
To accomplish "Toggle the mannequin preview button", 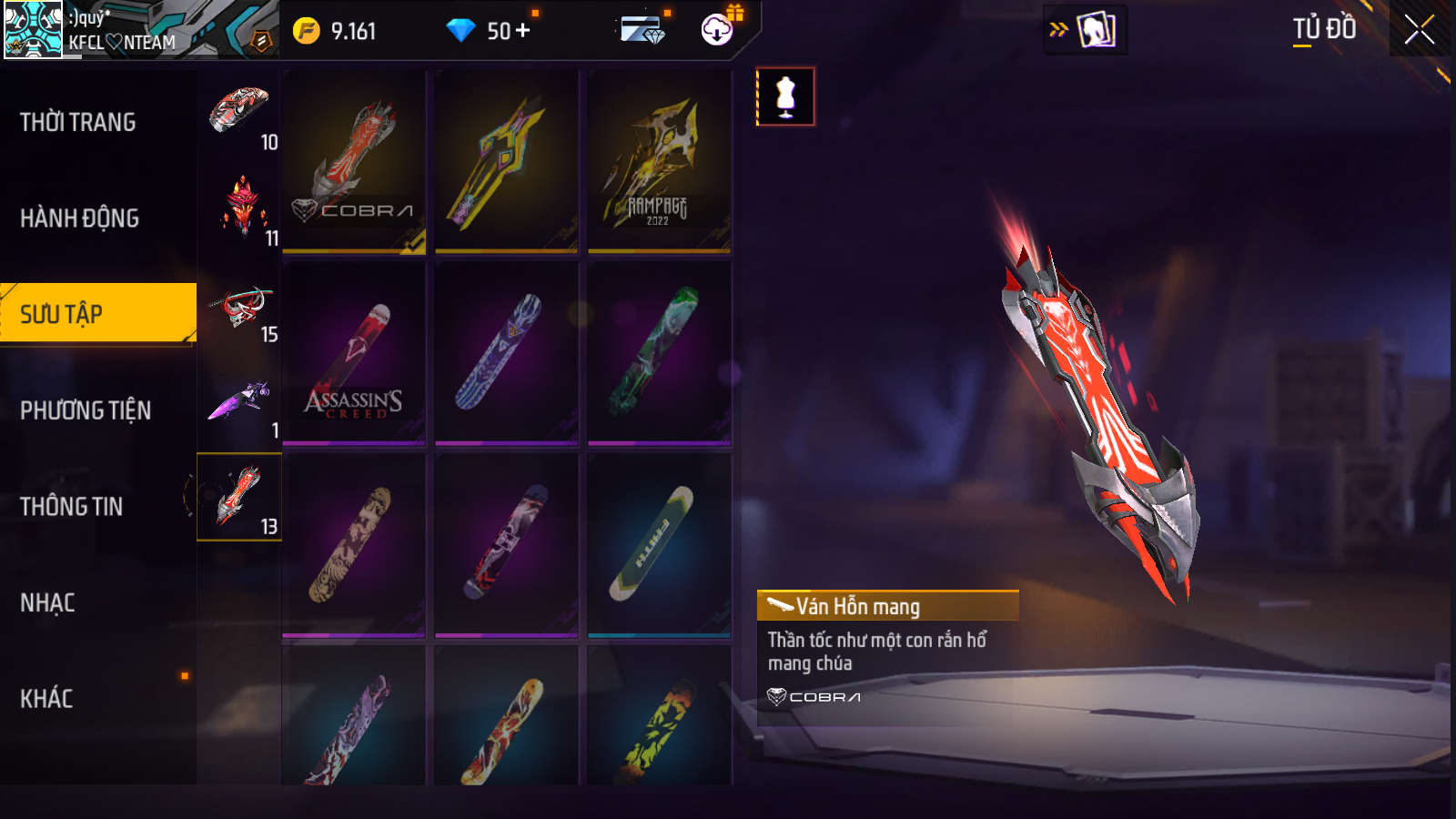I will click(x=785, y=96).
